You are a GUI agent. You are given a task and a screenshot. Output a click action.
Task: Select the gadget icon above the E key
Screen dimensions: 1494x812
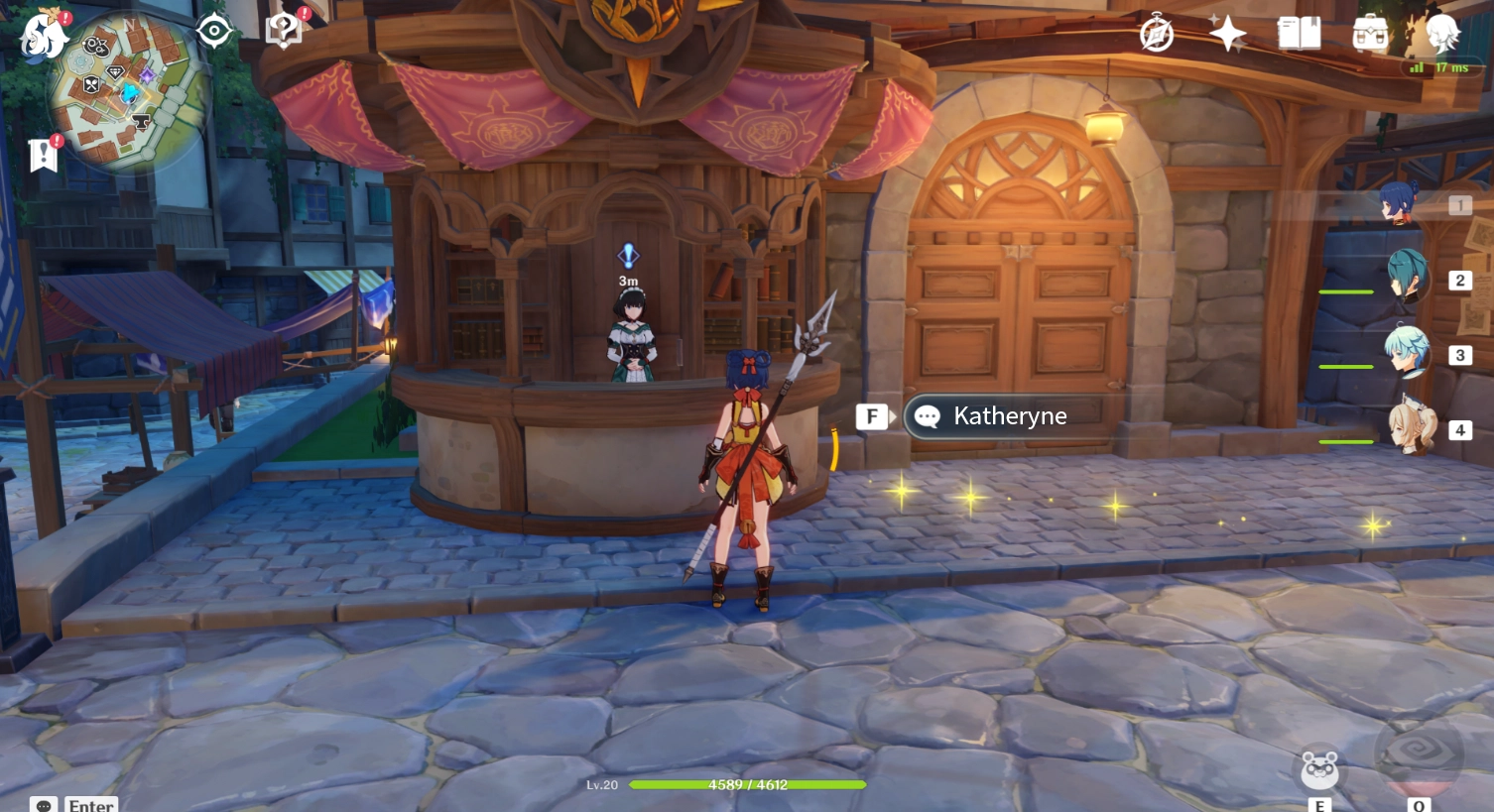coord(1317,769)
